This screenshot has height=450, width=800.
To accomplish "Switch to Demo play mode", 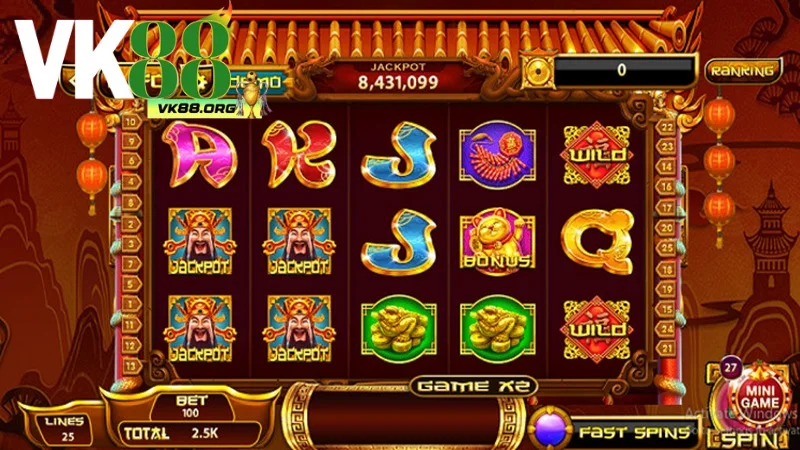I will click(x=258, y=81).
